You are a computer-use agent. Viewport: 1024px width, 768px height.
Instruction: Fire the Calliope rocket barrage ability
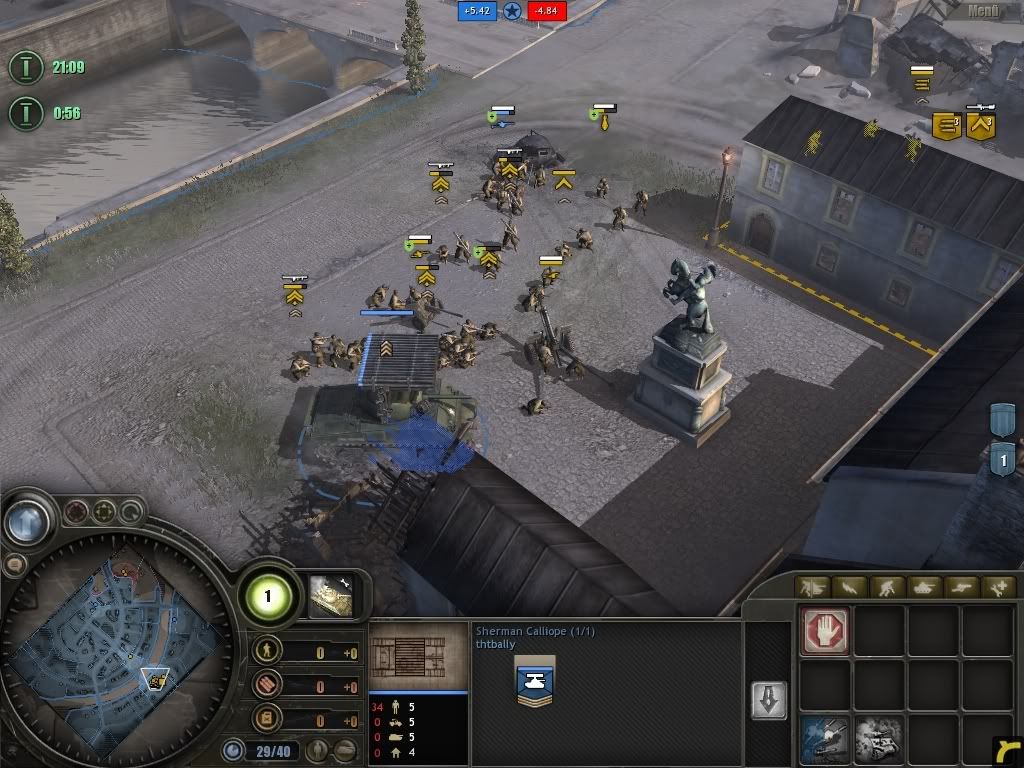click(x=826, y=739)
